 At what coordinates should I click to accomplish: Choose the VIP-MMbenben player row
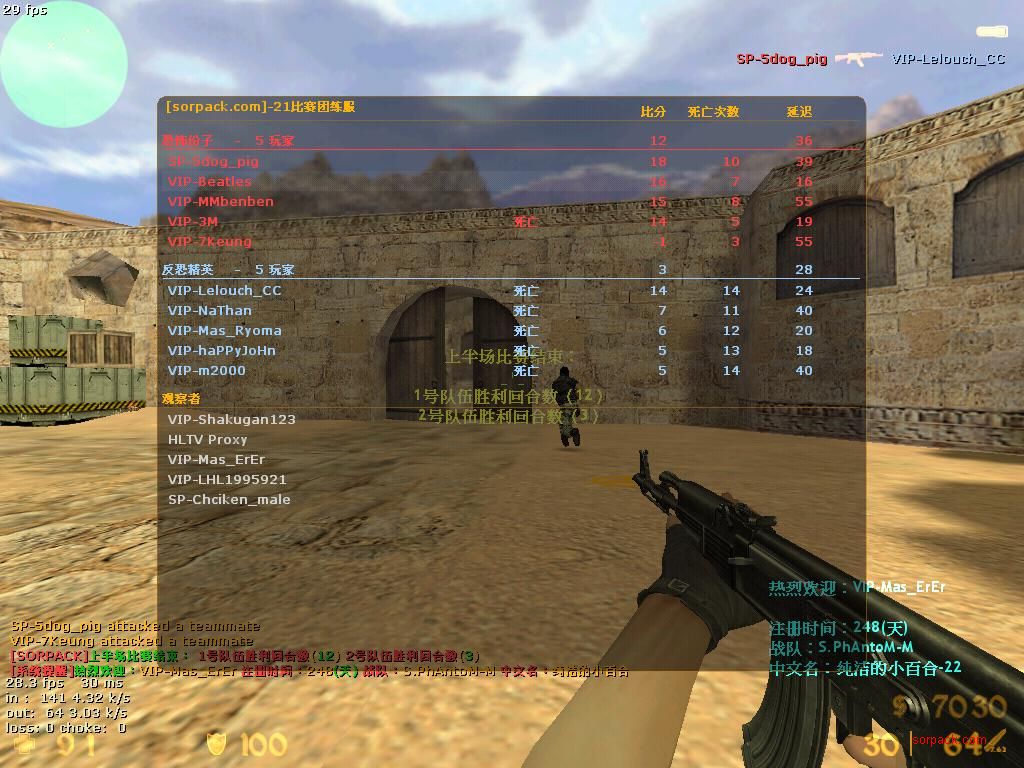point(220,201)
